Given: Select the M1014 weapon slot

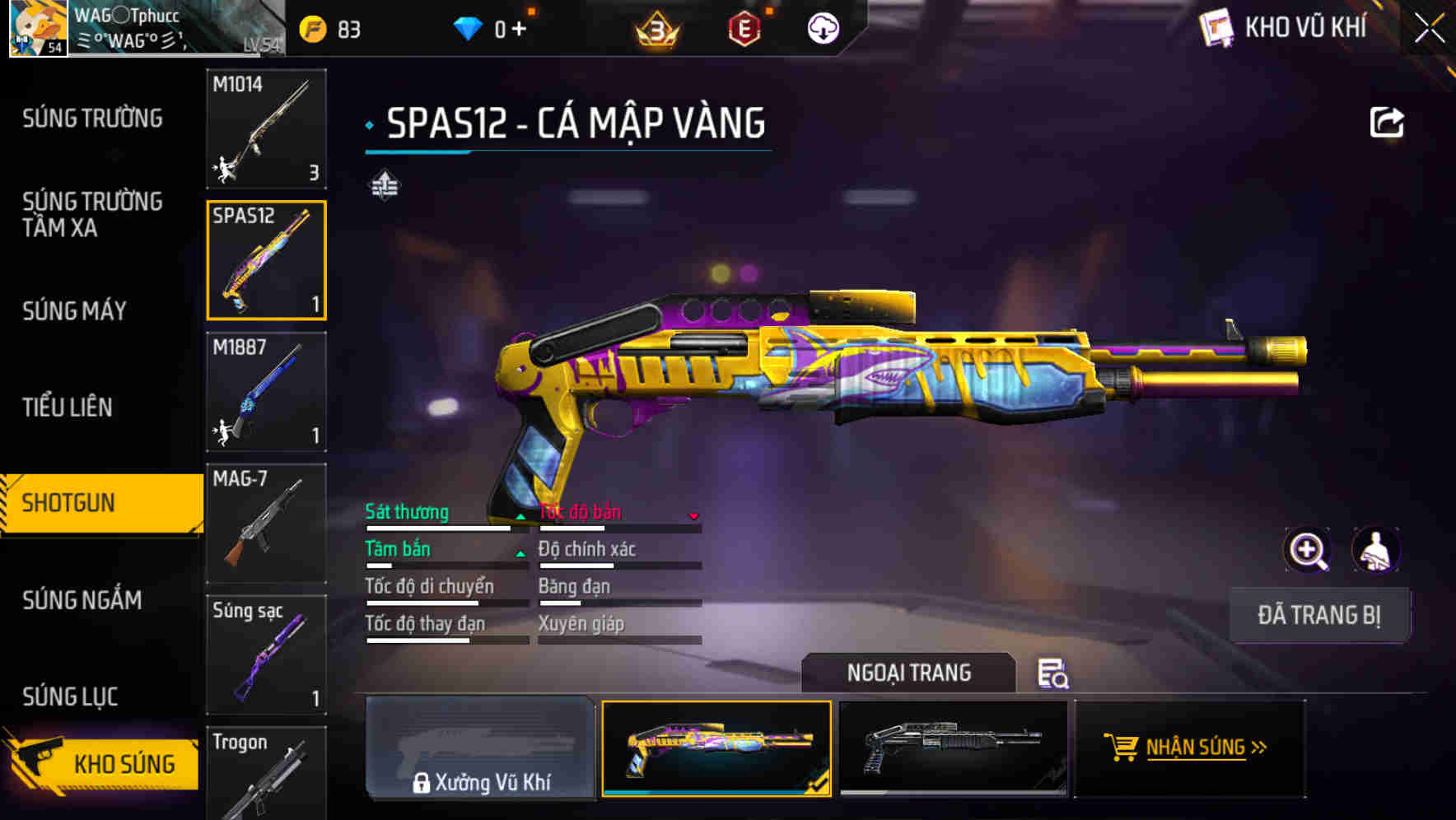Looking at the screenshot, I should click(266, 128).
